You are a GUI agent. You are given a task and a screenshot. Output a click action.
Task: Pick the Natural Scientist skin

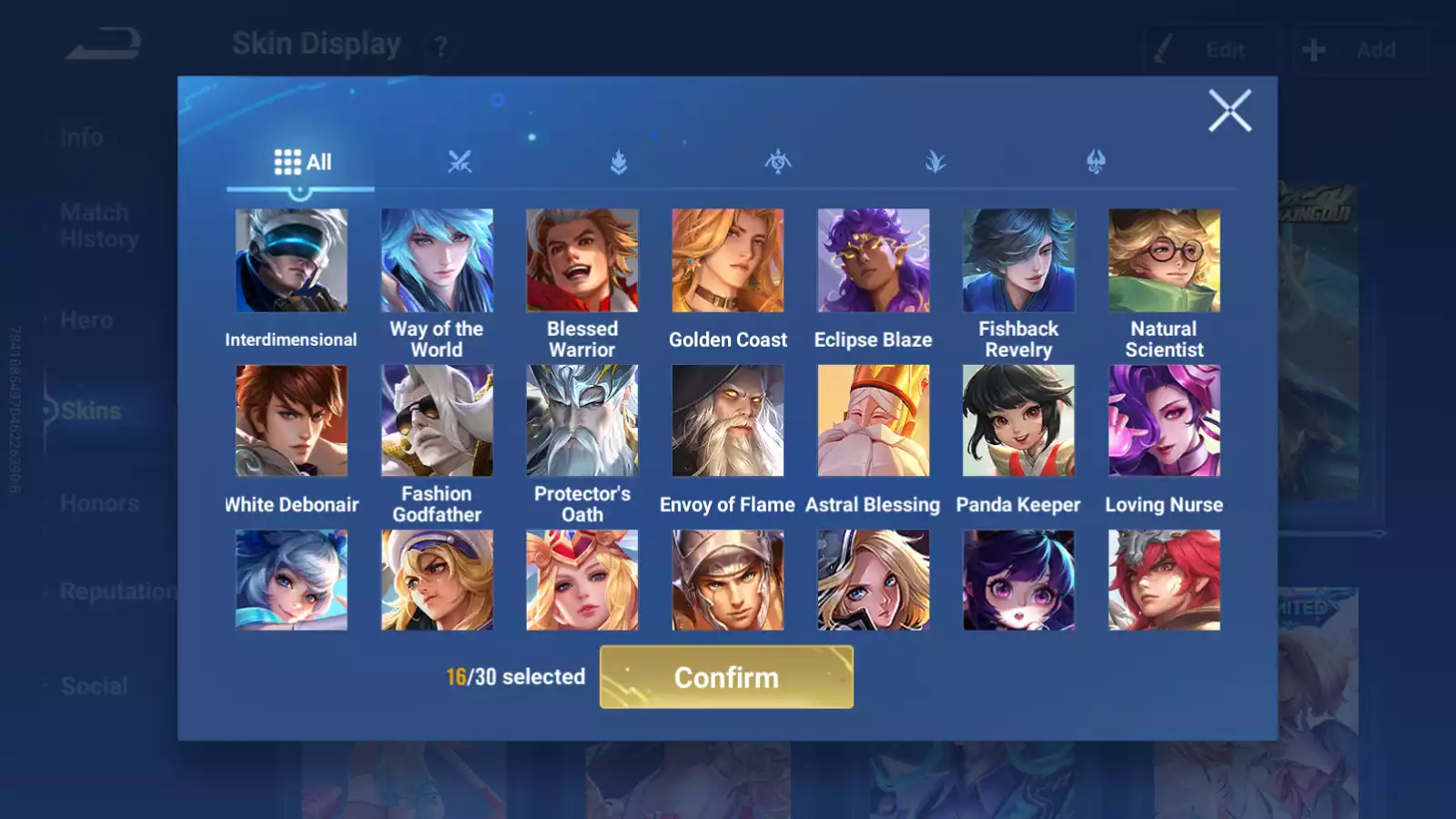pyautogui.click(x=1164, y=261)
